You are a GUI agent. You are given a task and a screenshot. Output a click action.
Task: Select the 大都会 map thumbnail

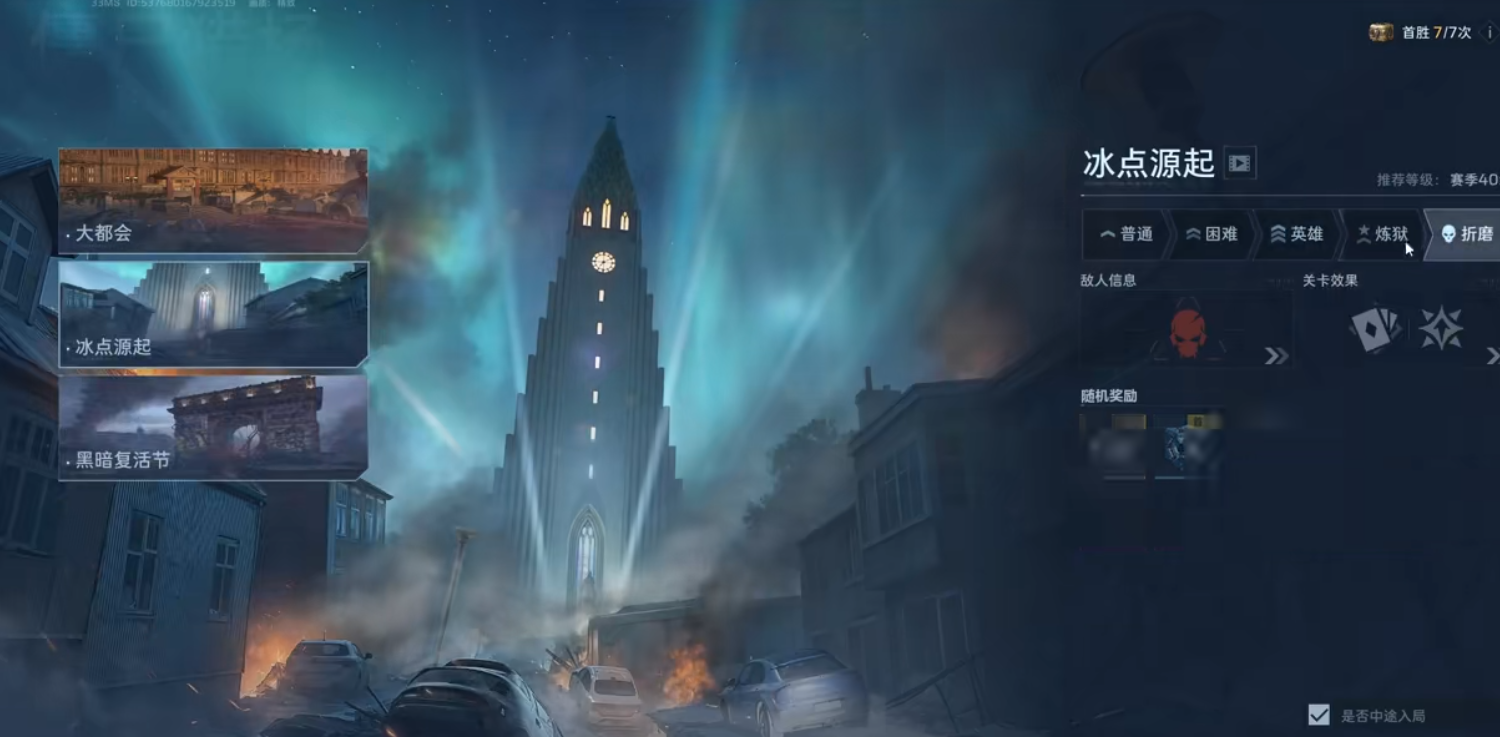point(213,201)
